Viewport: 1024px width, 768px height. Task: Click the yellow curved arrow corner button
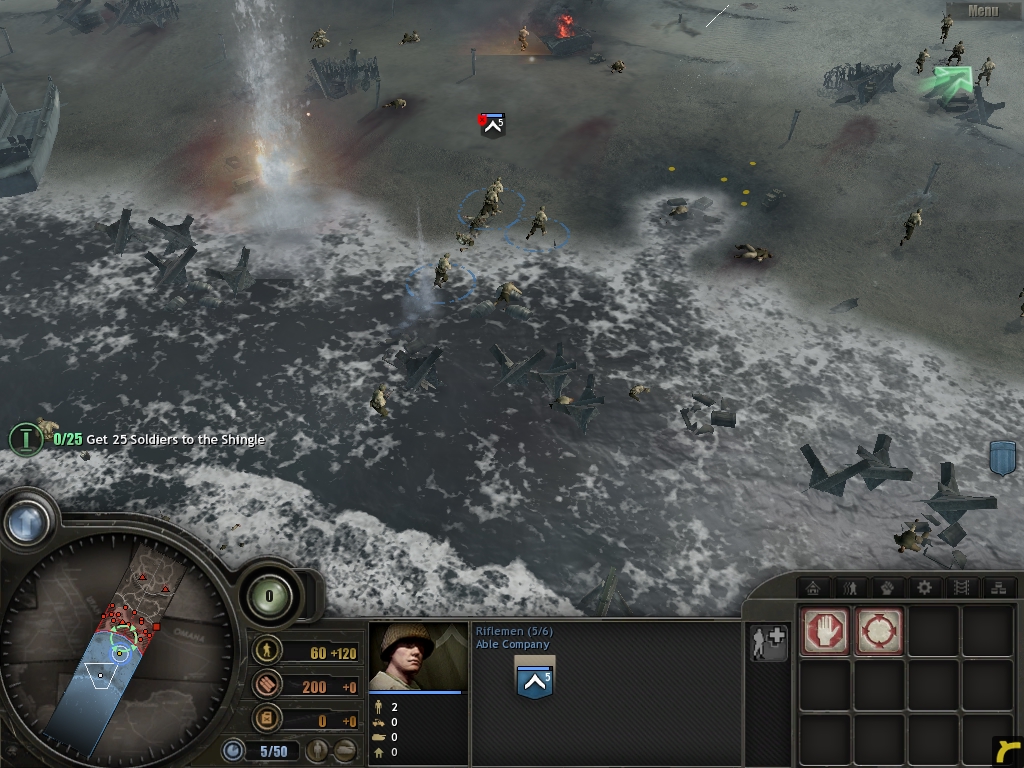pos(1006,750)
